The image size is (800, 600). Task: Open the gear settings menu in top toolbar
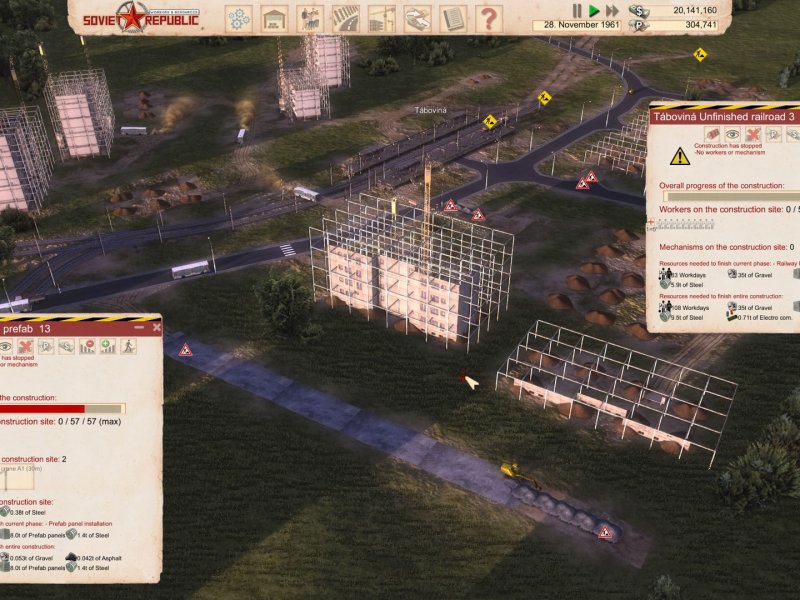click(x=238, y=18)
